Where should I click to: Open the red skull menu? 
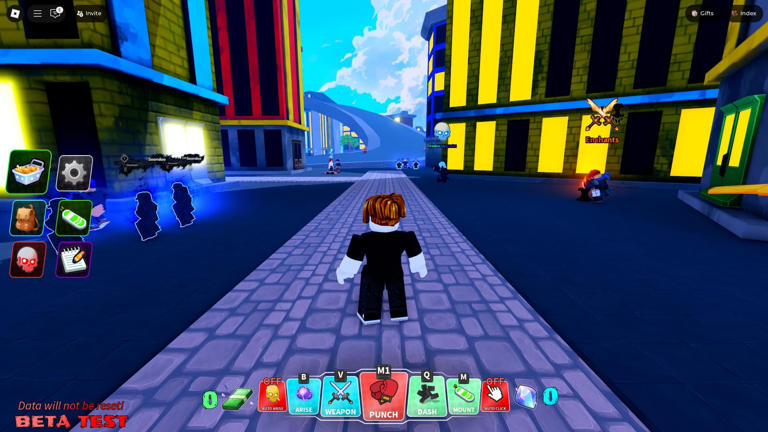click(x=28, y=260)
